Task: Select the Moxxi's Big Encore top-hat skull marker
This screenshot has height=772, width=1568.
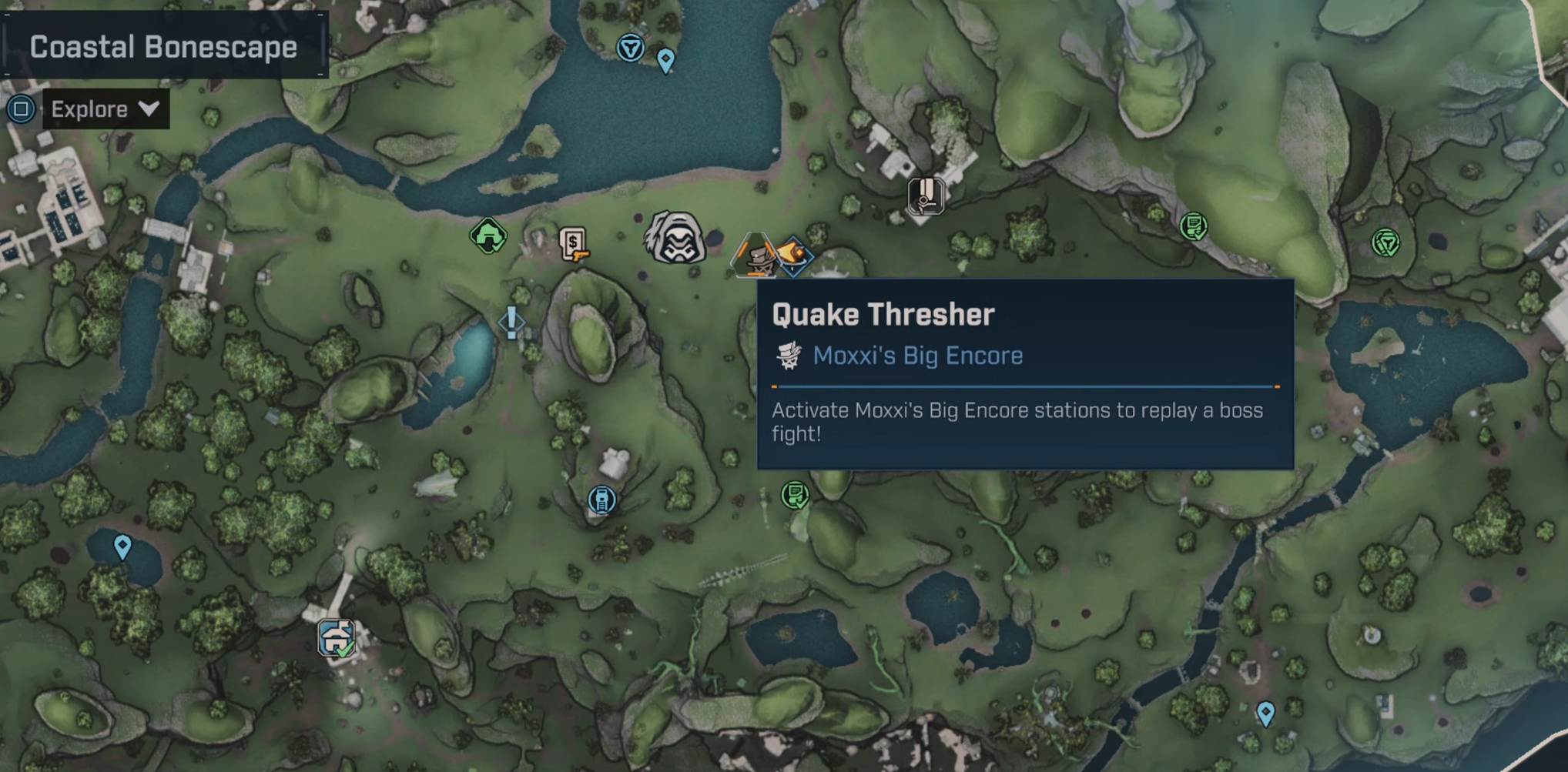Action: click(x=755, y=255)
